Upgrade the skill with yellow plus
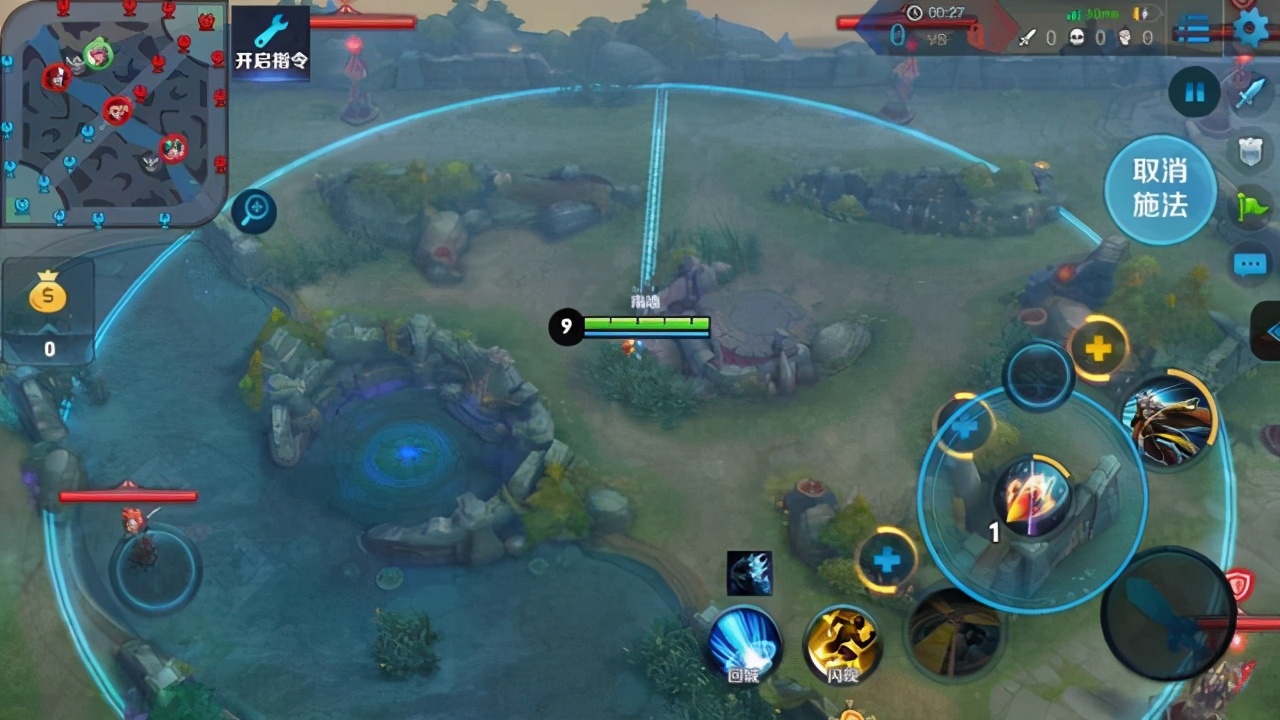The image size is (1280, 720). (x=1098, y=349)
